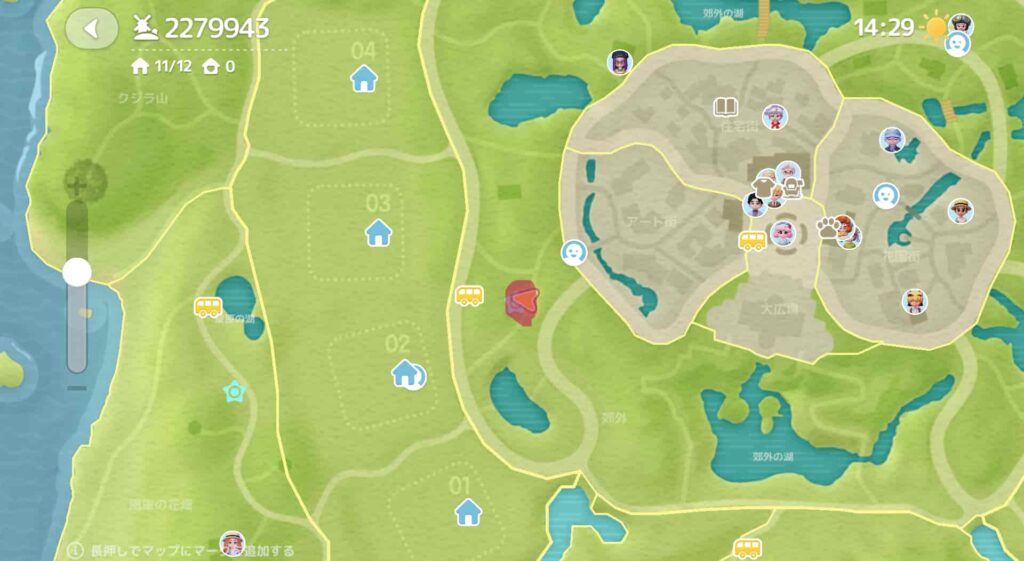Select the bus stop beside the small lake
The image size is (1024, 561).
pos(208,307)
